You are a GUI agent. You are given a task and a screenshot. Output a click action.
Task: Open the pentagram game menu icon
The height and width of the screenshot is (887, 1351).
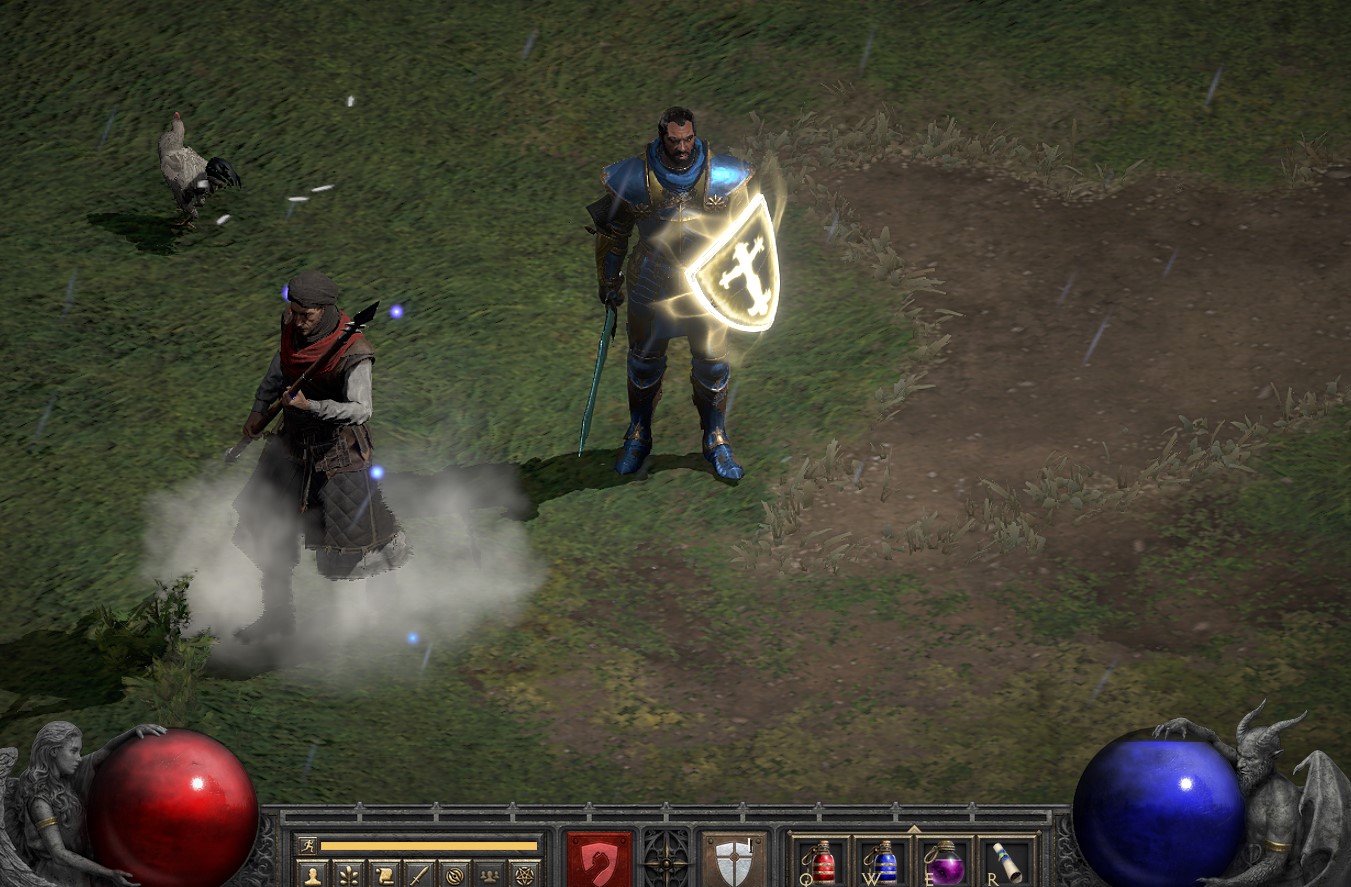point(524,875)
